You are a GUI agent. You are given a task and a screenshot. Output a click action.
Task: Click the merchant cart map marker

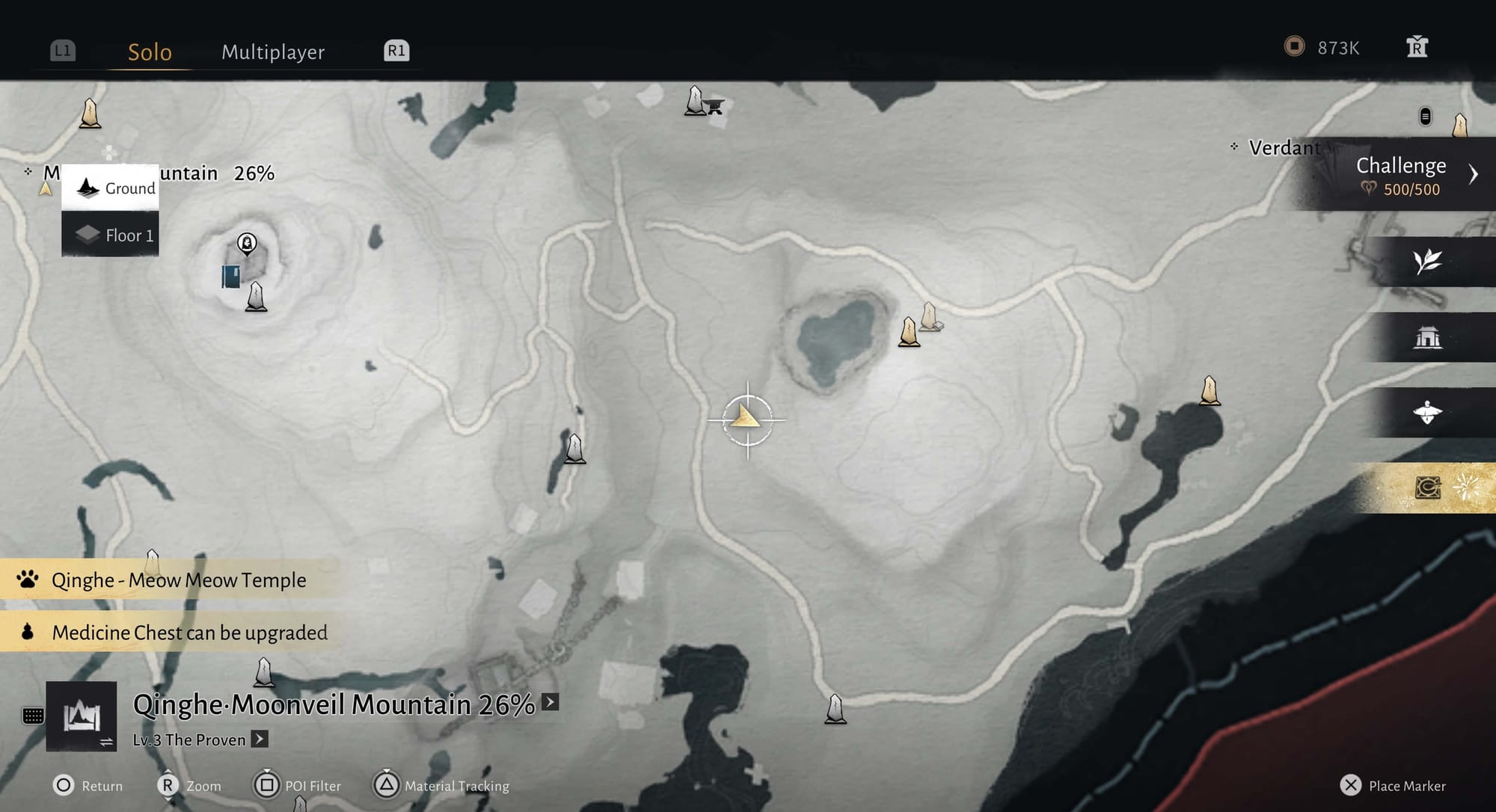[x=715, y=107]
